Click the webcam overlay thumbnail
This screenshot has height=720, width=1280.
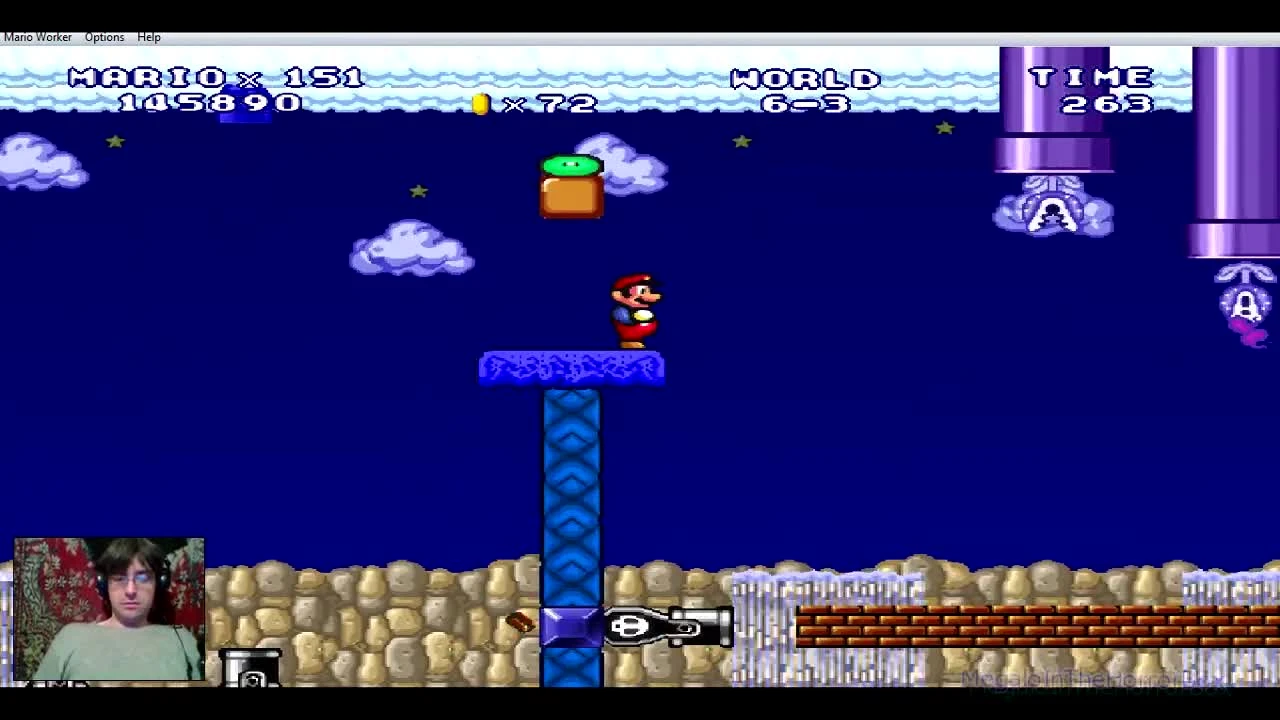(108, 608)
